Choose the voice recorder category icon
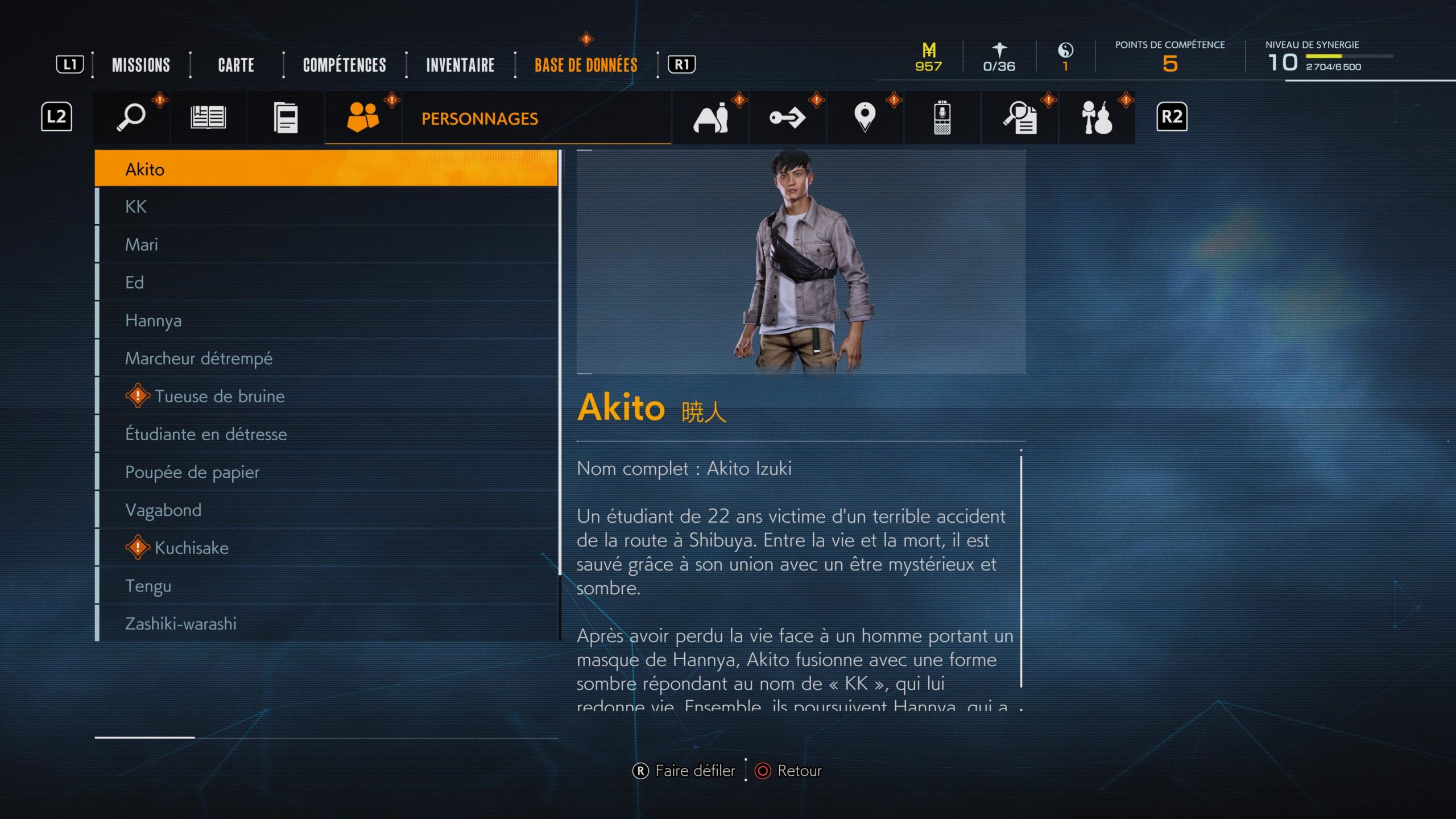 (x=942, y=117)
